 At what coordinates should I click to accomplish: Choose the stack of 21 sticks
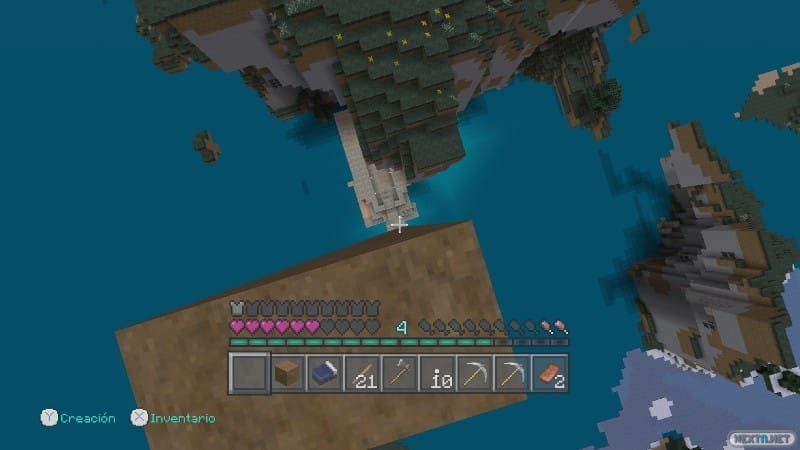point(362,373)
